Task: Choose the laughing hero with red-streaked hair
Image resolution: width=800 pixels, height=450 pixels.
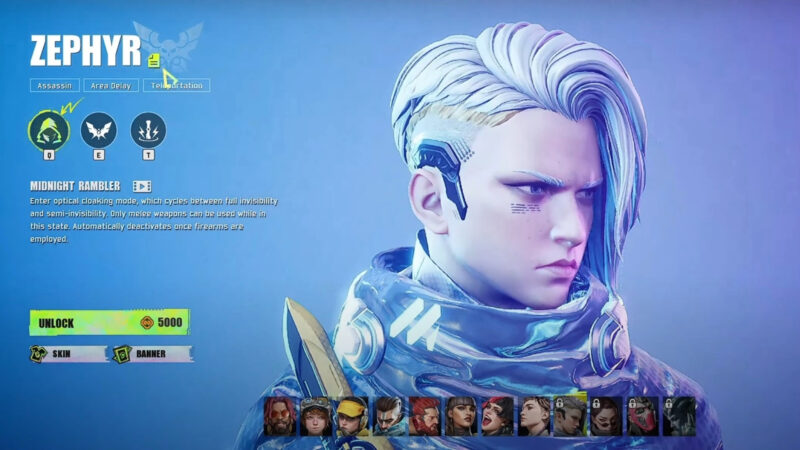Action: tap(497, 415)
